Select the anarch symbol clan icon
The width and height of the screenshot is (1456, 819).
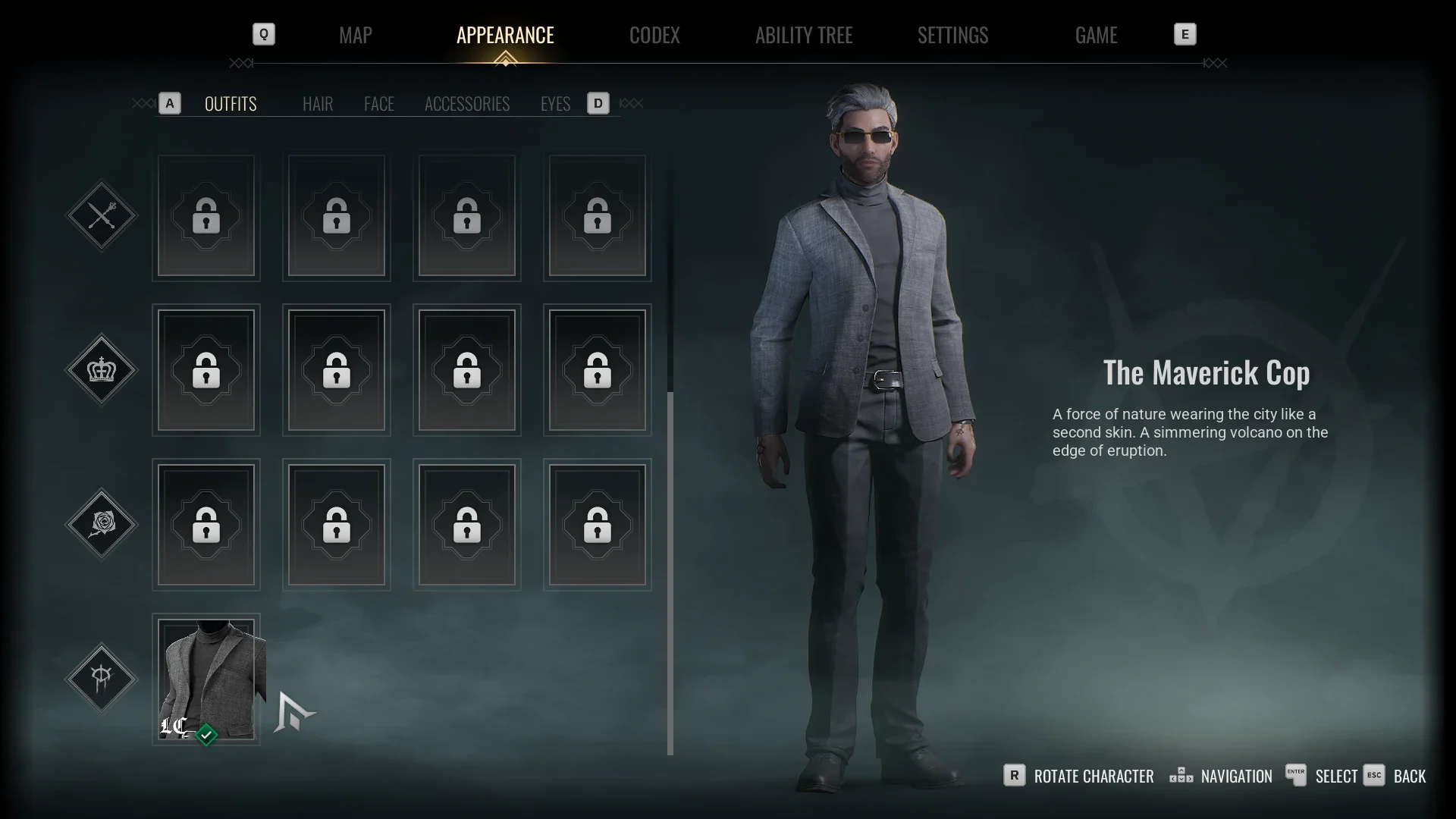[102, 678]
